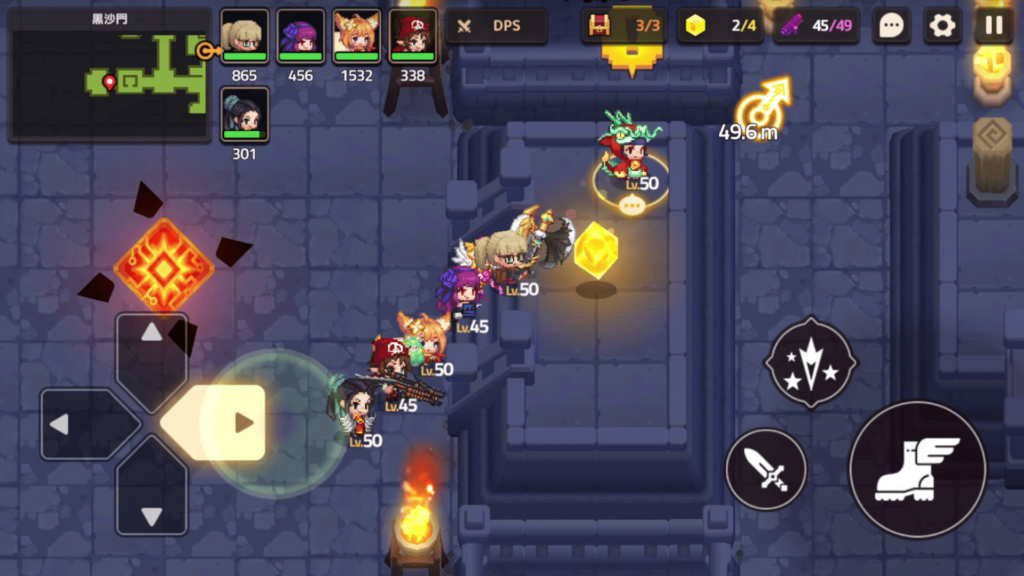Select the blonde hero portrait
1024x576 pixels.
[244, 37]
